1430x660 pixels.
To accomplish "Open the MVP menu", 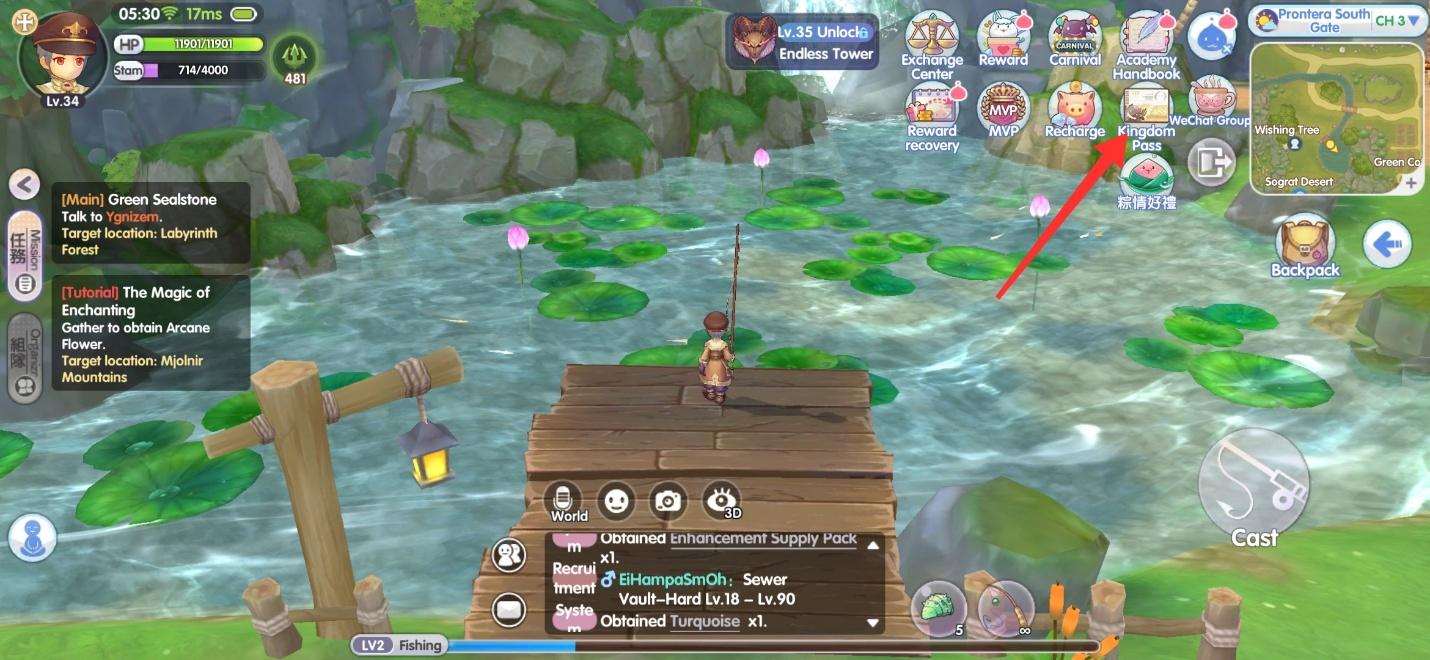I will pos(1003,108).
